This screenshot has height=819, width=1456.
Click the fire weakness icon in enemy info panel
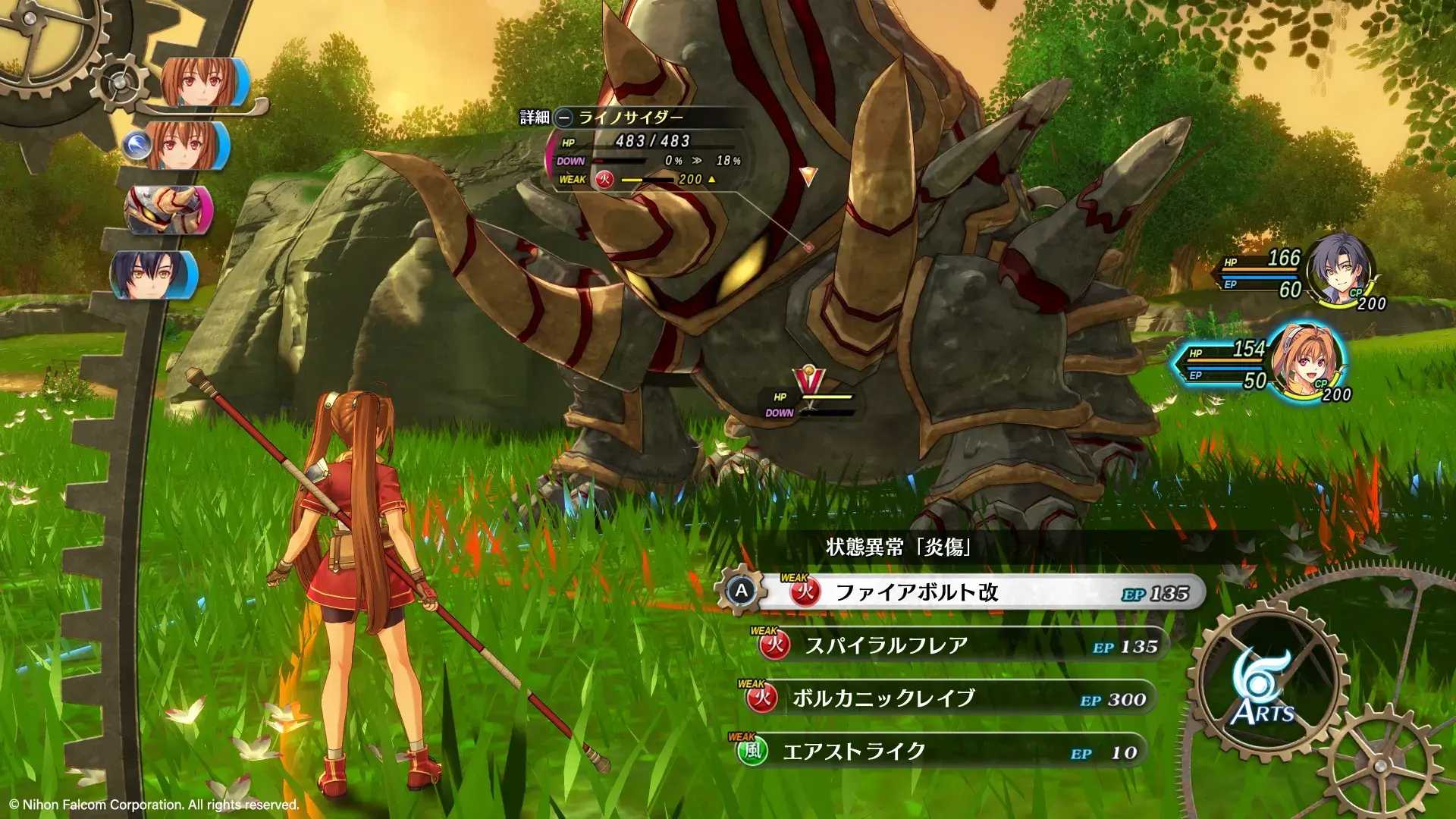tap(605, 181)
